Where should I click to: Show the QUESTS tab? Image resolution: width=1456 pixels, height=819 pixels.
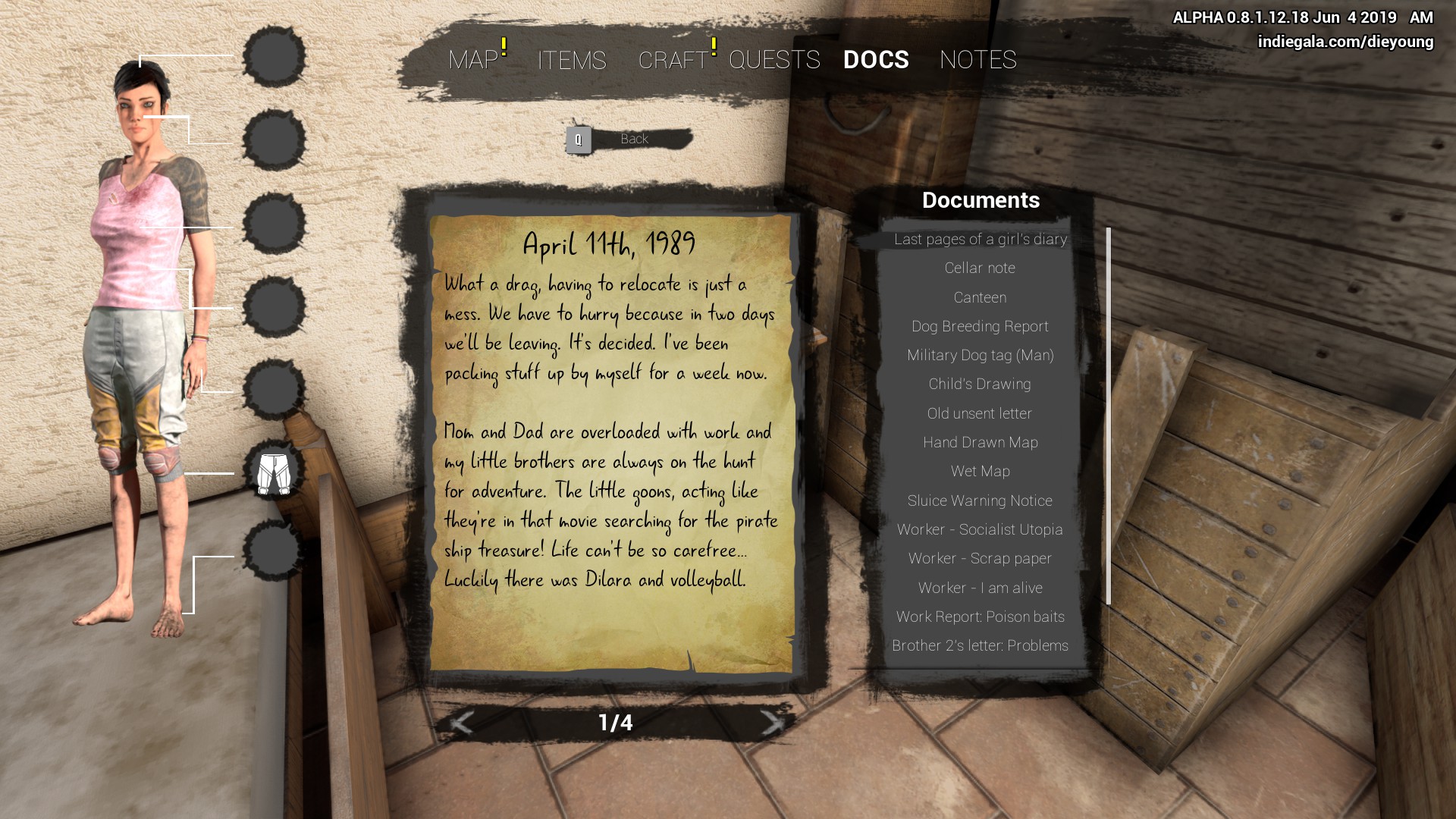tap(774, 60)
